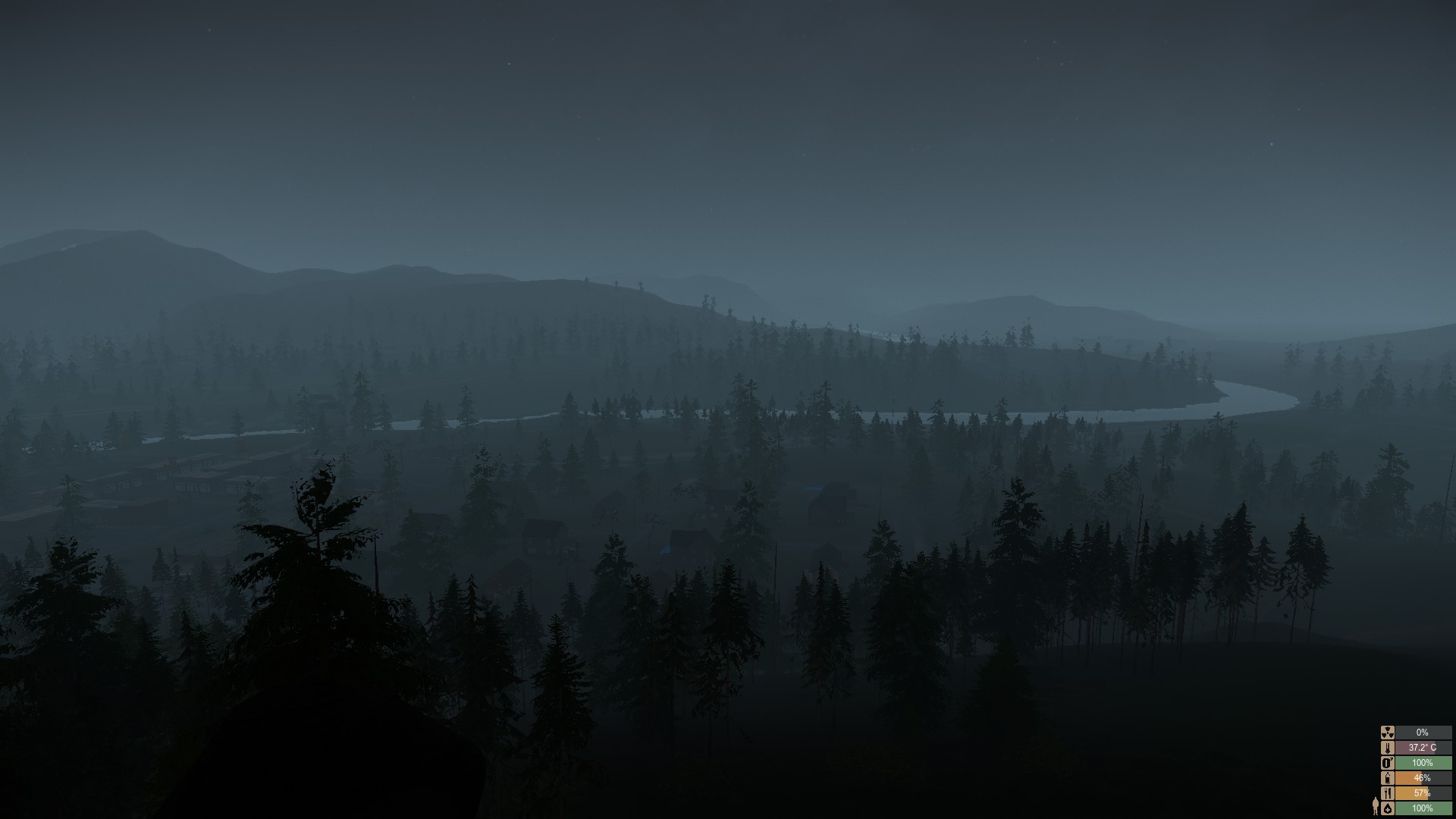The image size is (1456, 819).
Task: Click the water bottle hydration icon
Action: click(1388, 779)
